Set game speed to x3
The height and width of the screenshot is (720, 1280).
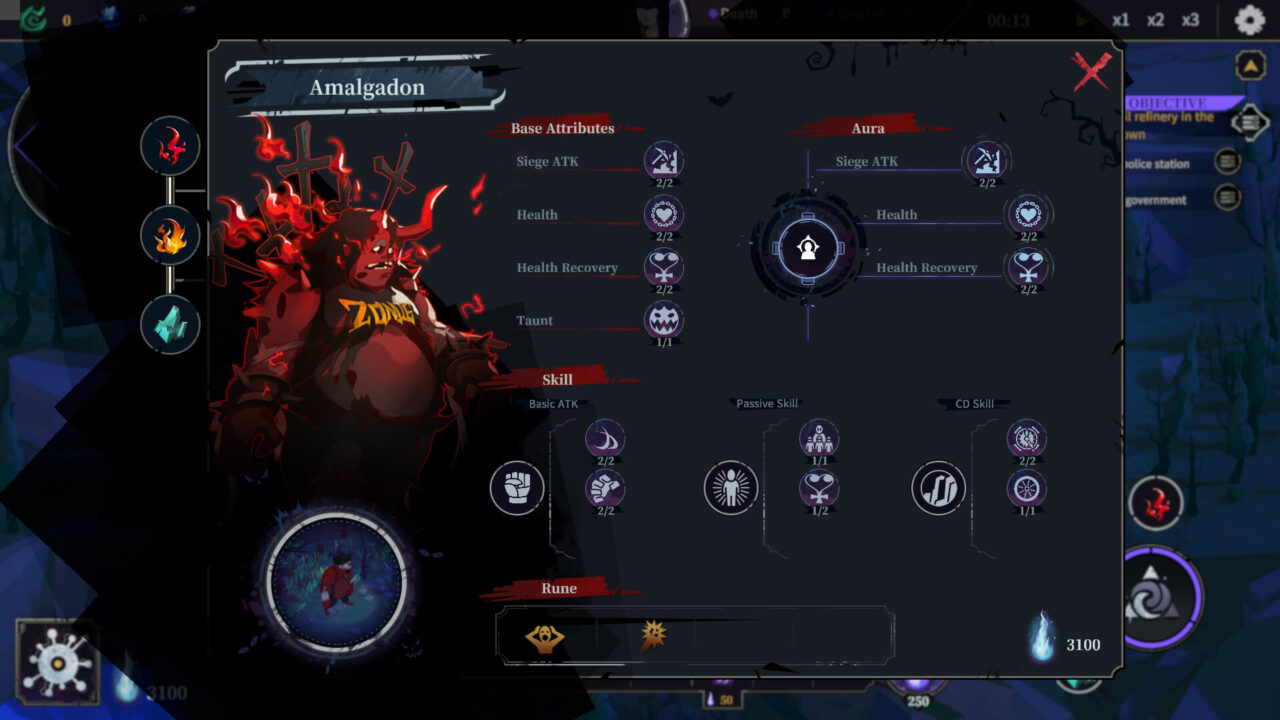(x=1190, y=20)
